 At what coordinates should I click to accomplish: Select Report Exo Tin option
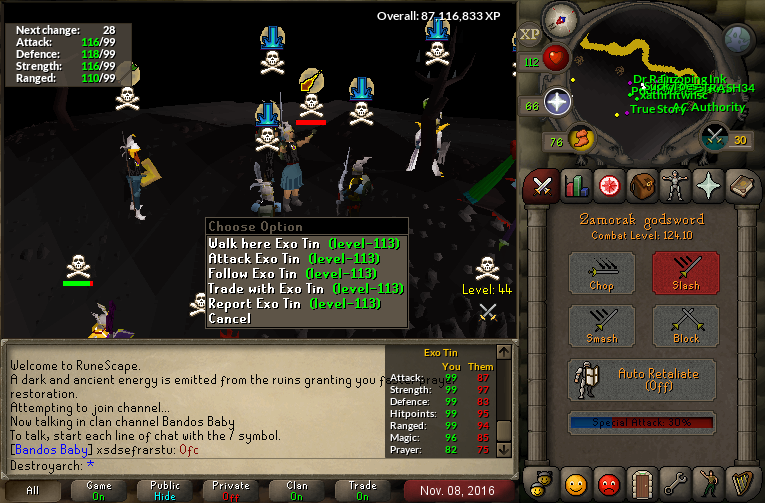tap(305, 303)
